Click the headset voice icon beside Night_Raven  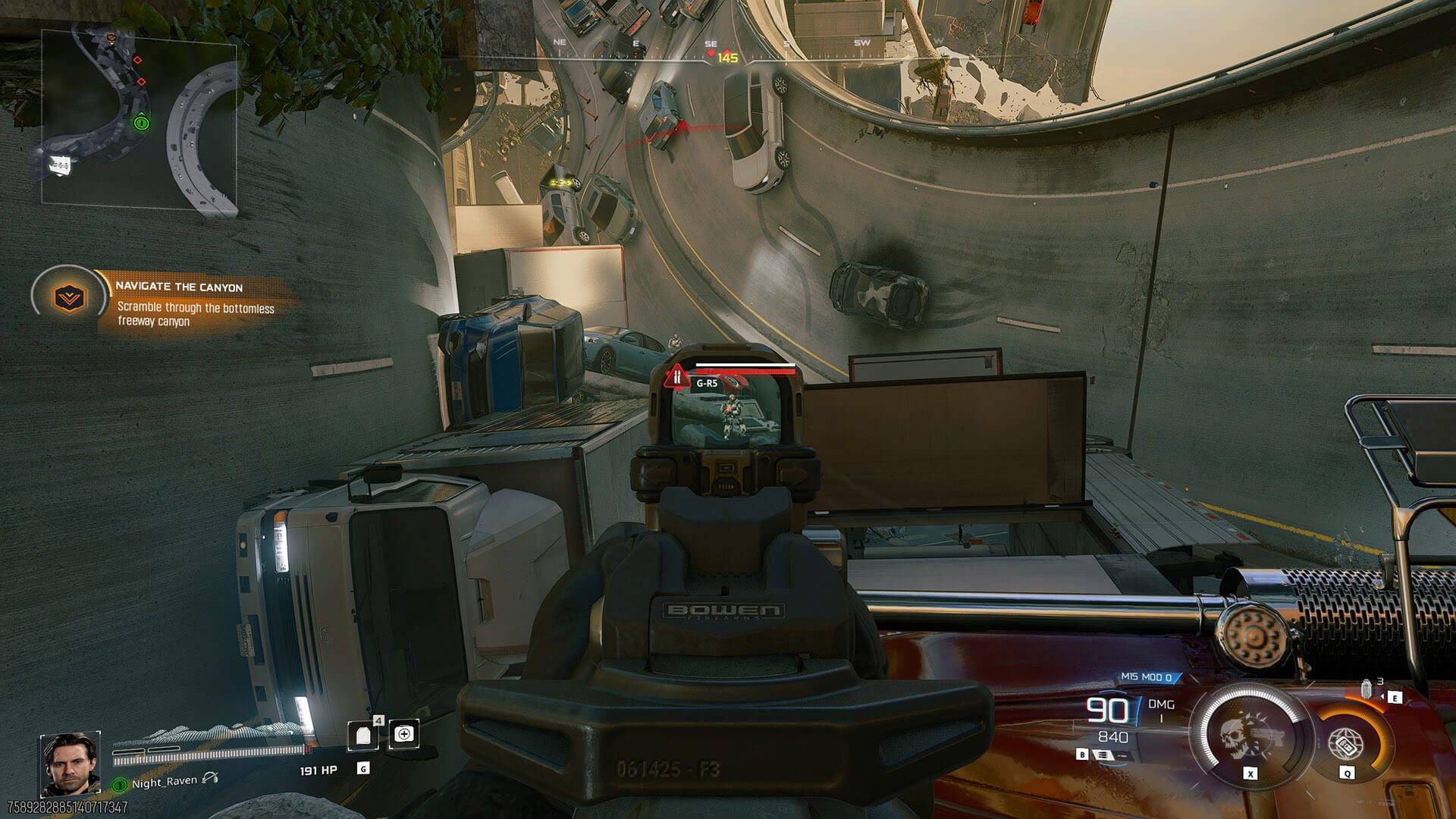210,778
